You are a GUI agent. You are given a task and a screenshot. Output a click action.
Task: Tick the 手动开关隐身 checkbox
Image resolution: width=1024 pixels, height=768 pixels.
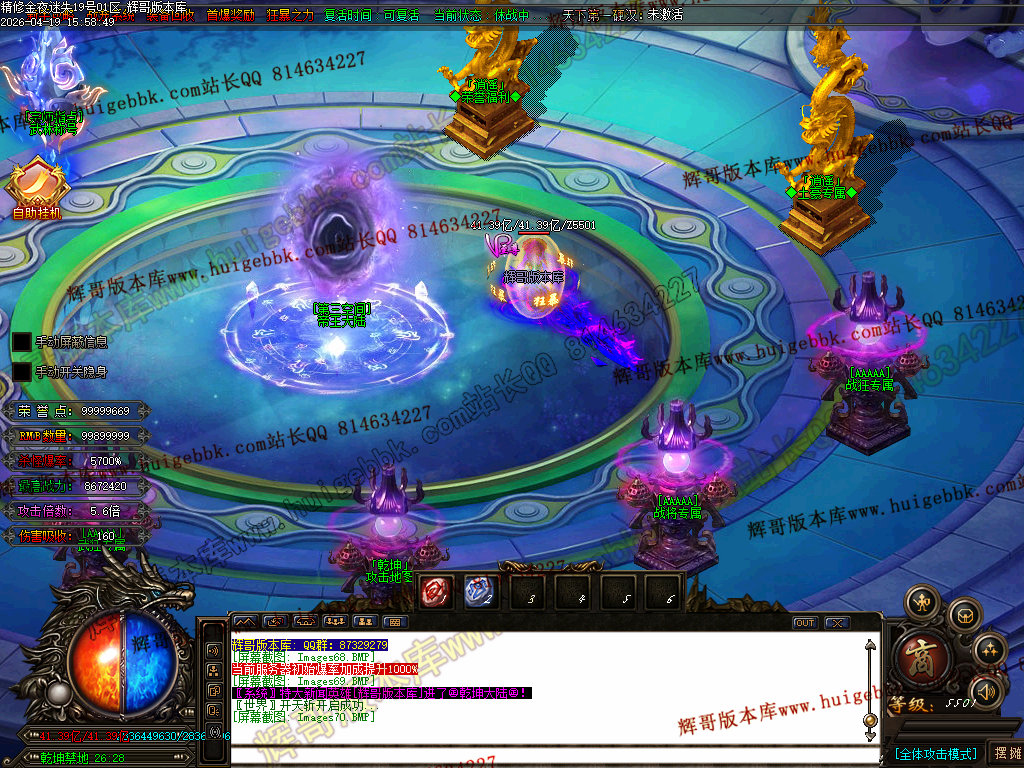pyautogui.click(x=22, y=372)
